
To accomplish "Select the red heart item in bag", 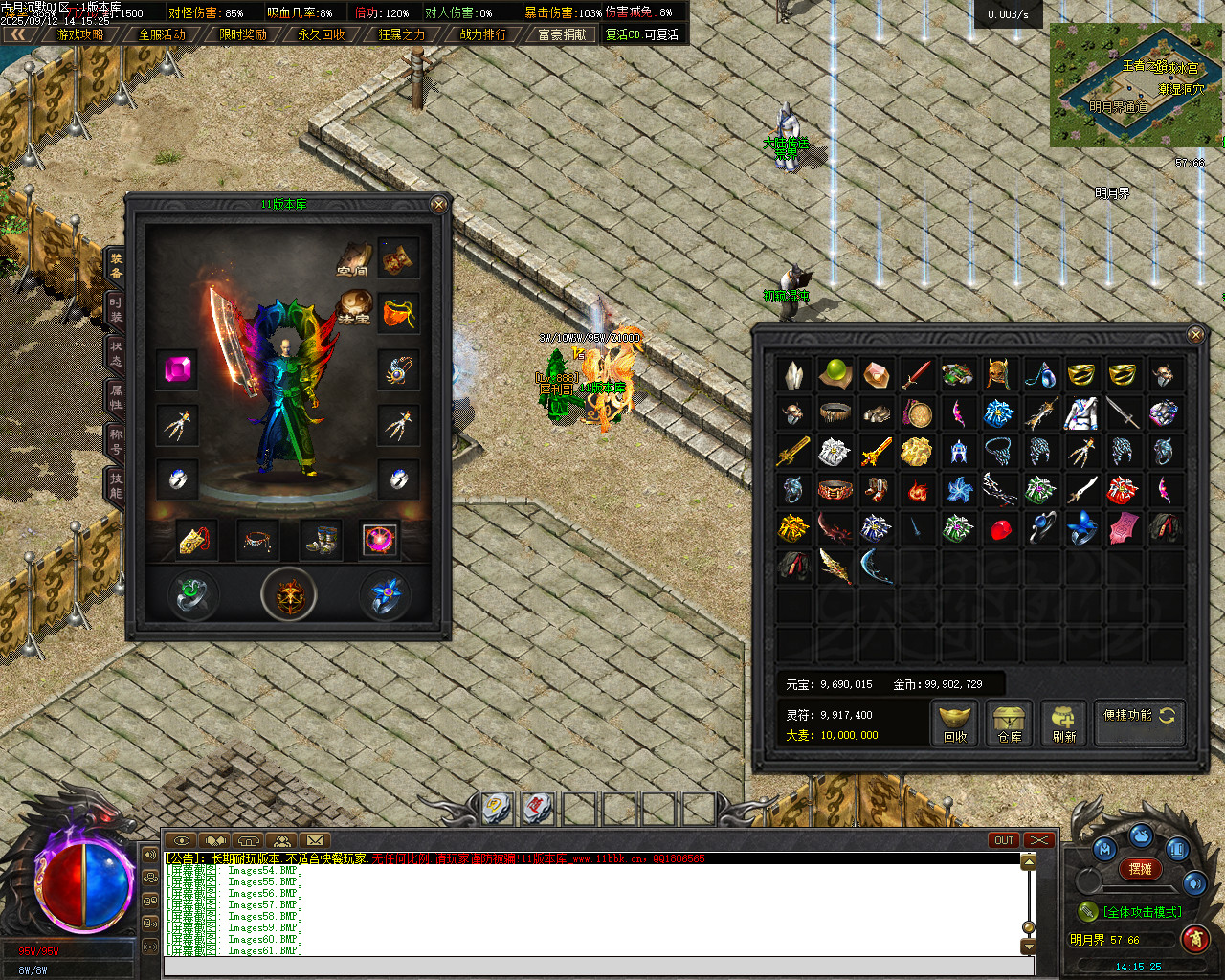I will 1000,529.
